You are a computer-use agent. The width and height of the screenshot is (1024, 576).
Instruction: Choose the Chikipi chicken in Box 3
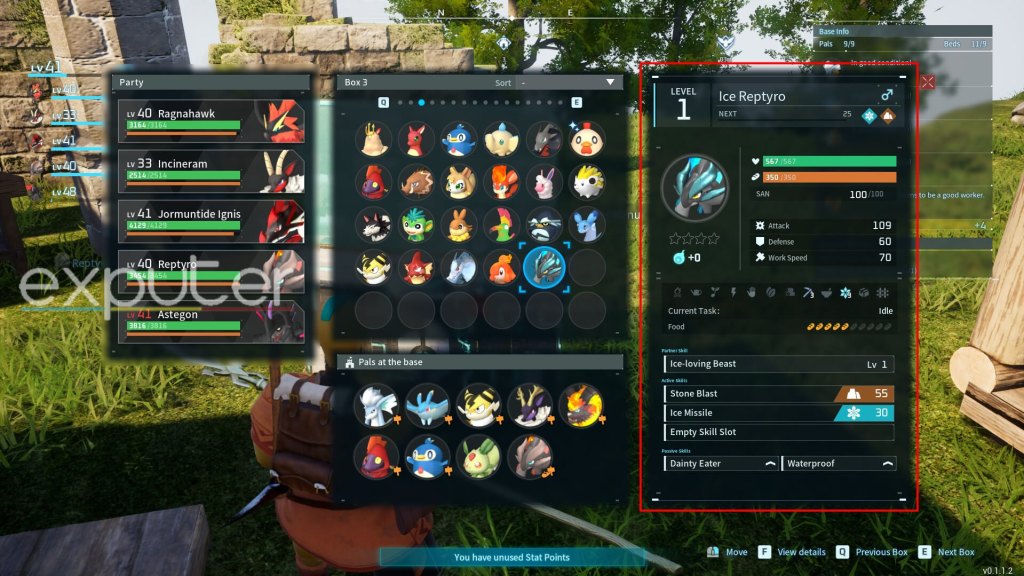tap(588, 139)
